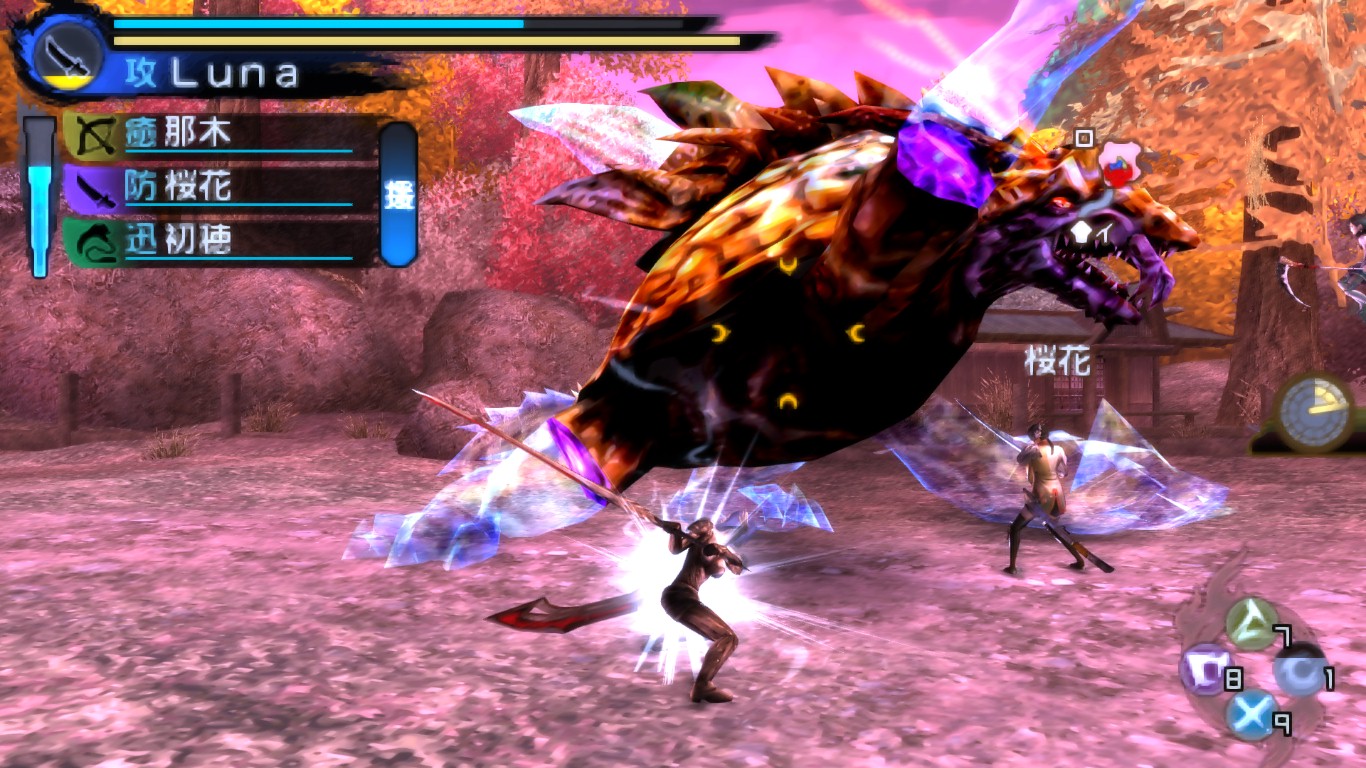Use the green triangle skill with 7 charges
1366x768 pixels.
[1250, 623]
